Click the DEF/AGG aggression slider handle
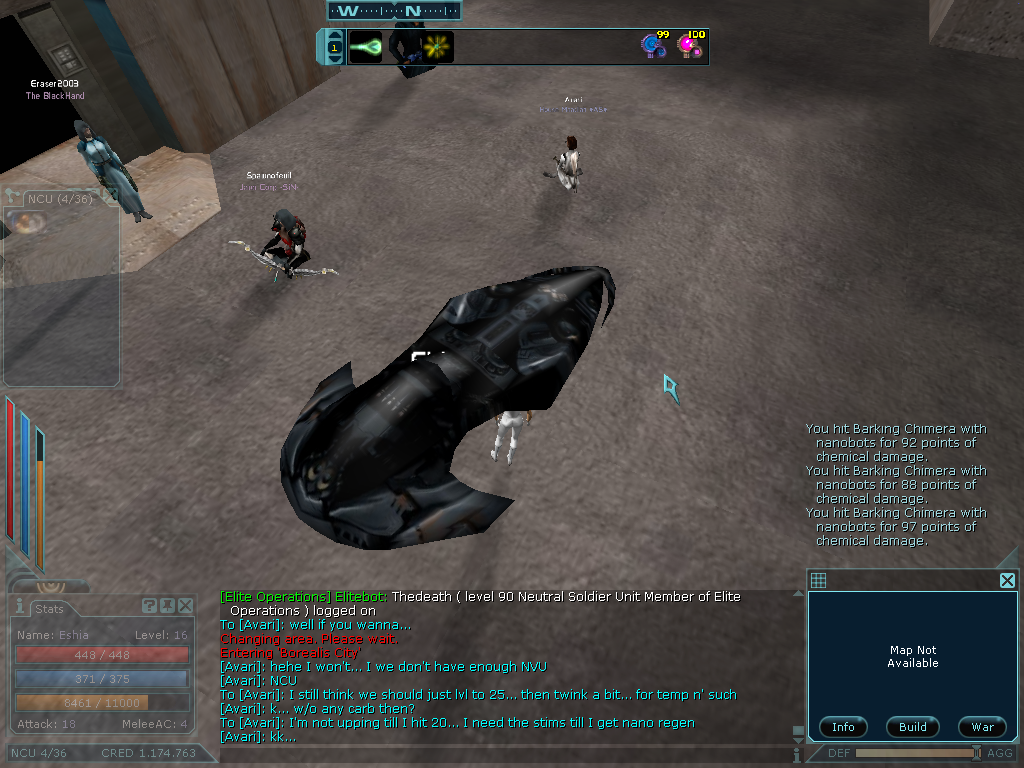The image size is (1024, 768). [976, 752]
